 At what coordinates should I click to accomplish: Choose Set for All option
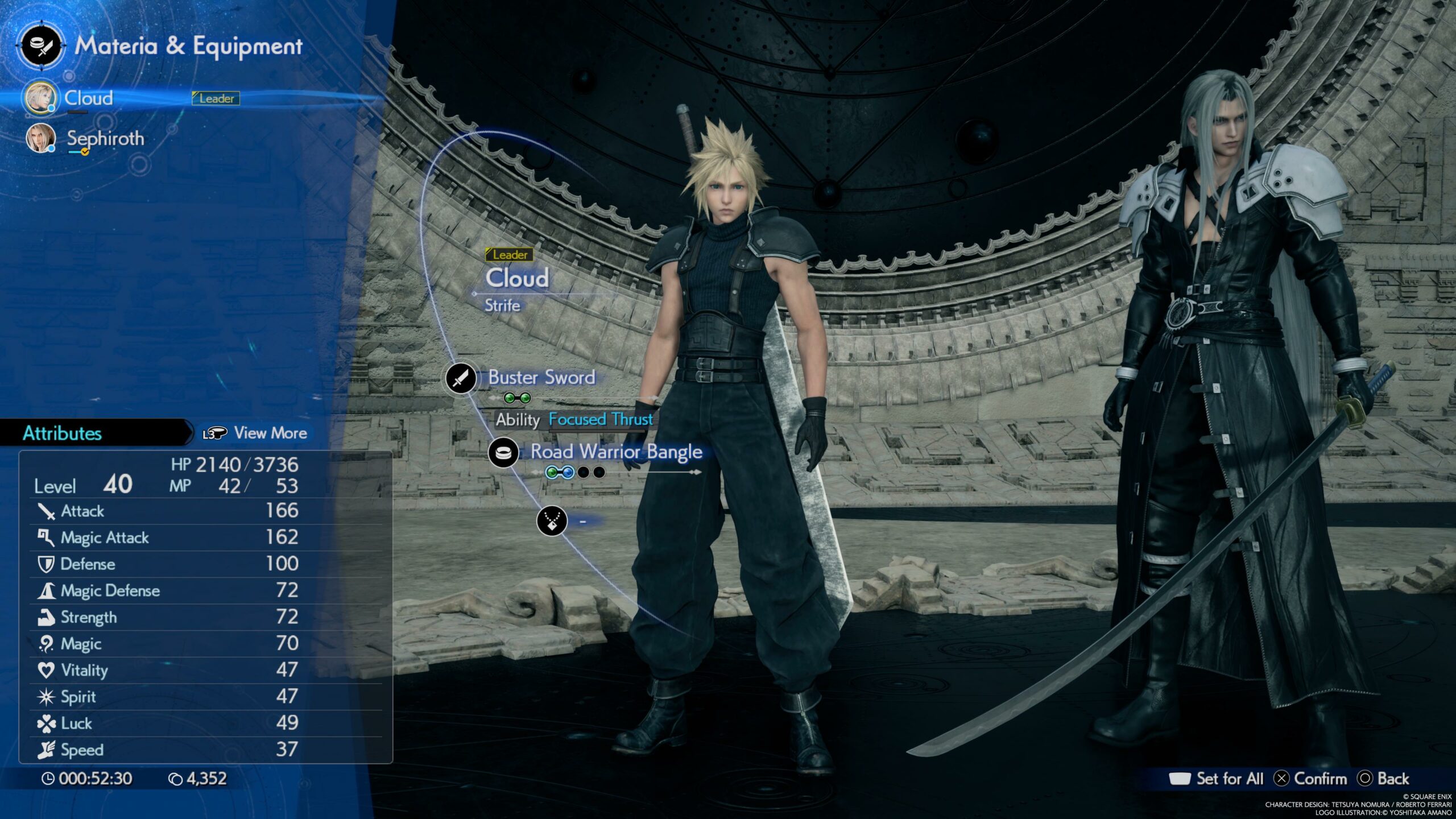click(1228, 779)
